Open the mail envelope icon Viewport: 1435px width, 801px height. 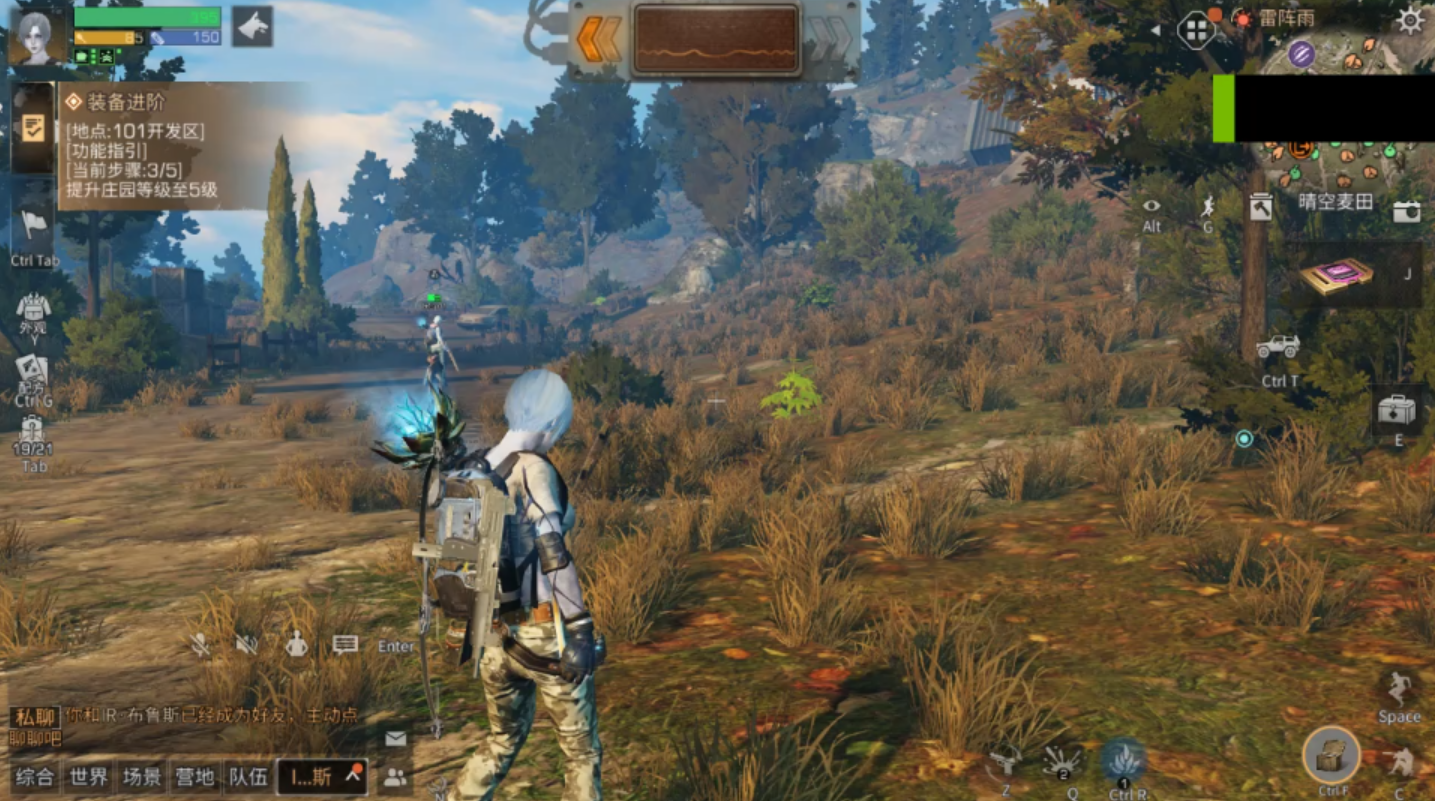pos(396,738)
